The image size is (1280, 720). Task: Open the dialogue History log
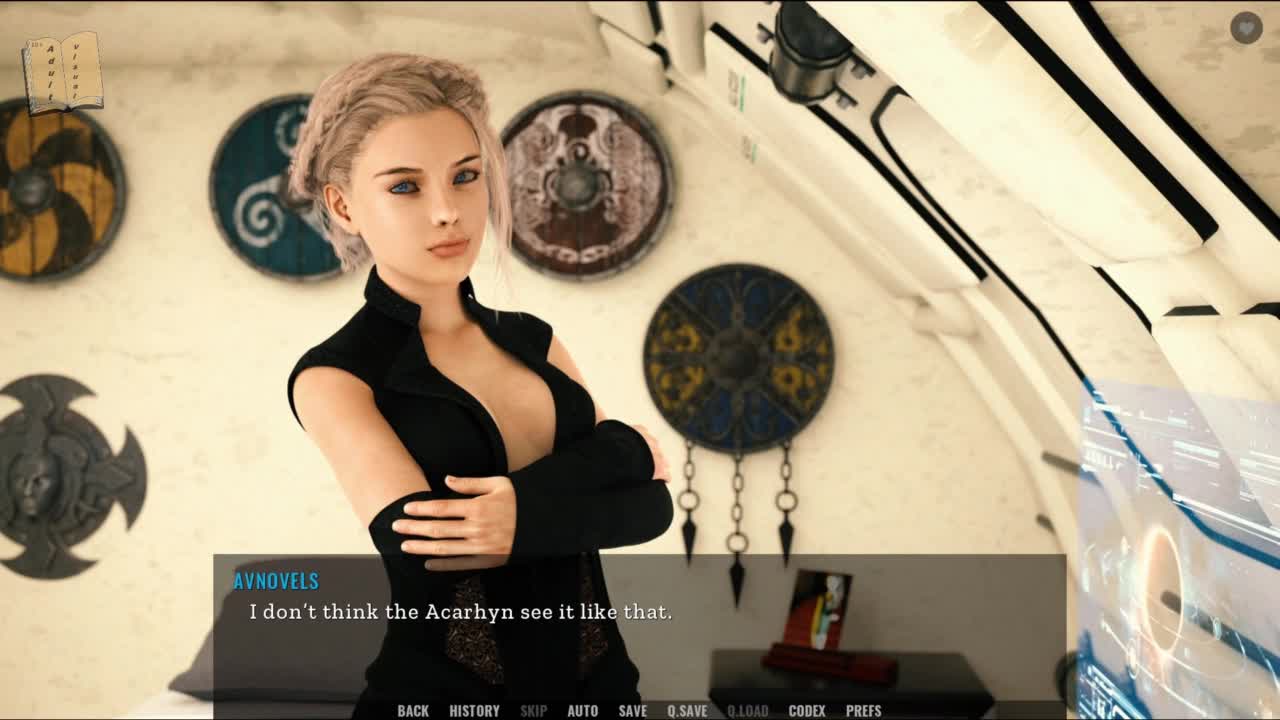tap(474, 710)
